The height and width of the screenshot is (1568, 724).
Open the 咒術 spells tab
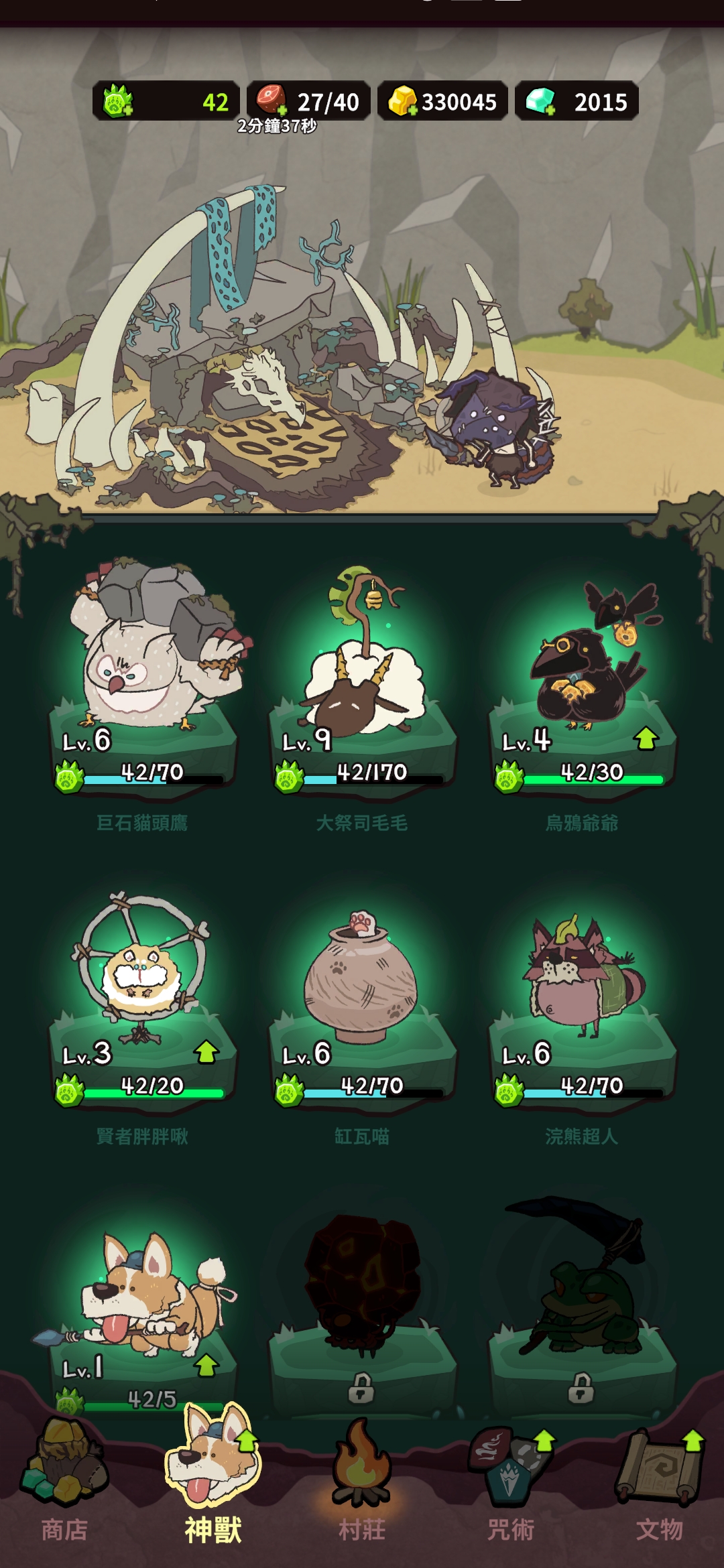click(x=511, y=1481)
